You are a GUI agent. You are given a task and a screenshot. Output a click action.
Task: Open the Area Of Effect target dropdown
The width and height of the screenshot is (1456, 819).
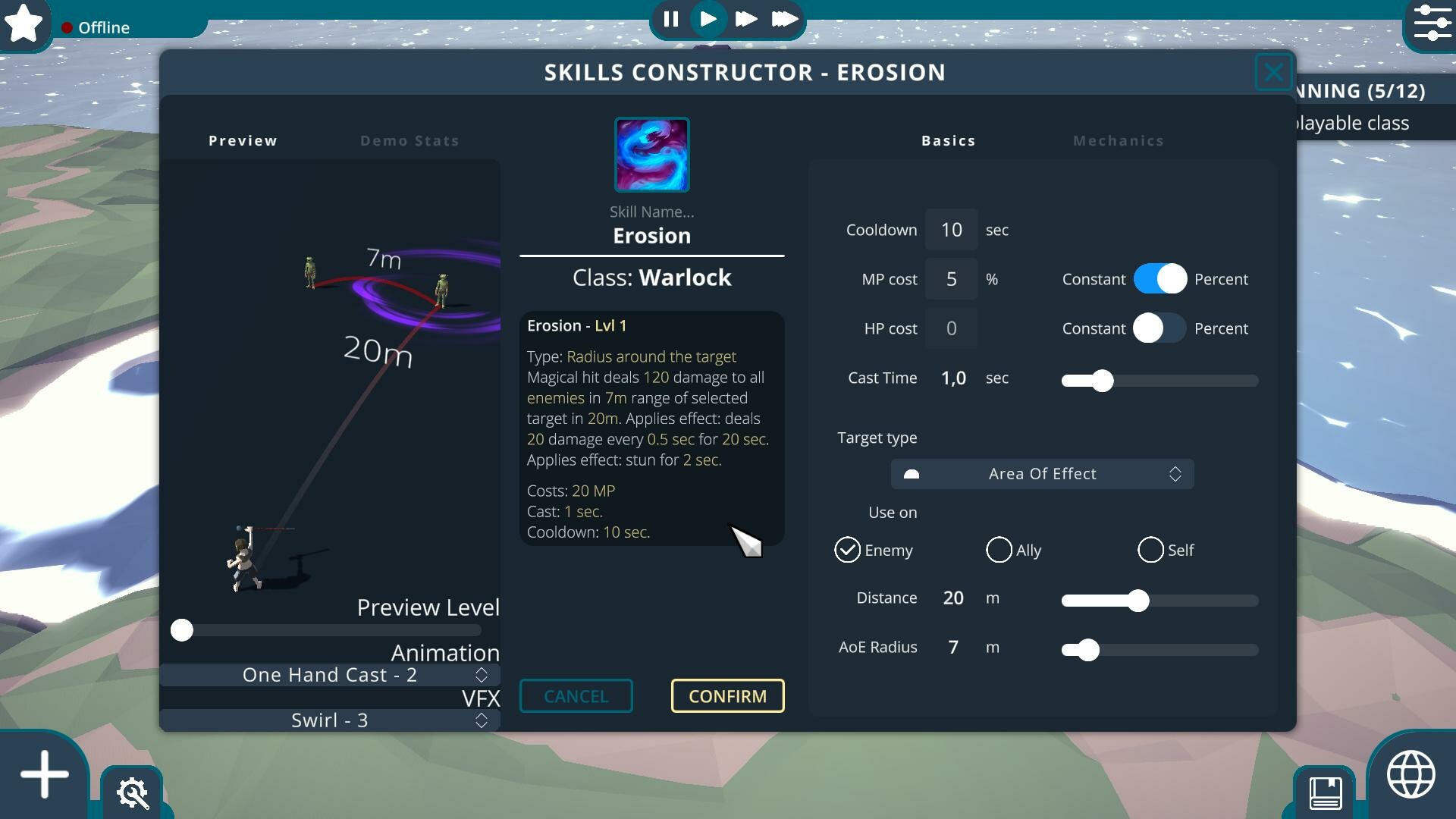[1042, 473]
